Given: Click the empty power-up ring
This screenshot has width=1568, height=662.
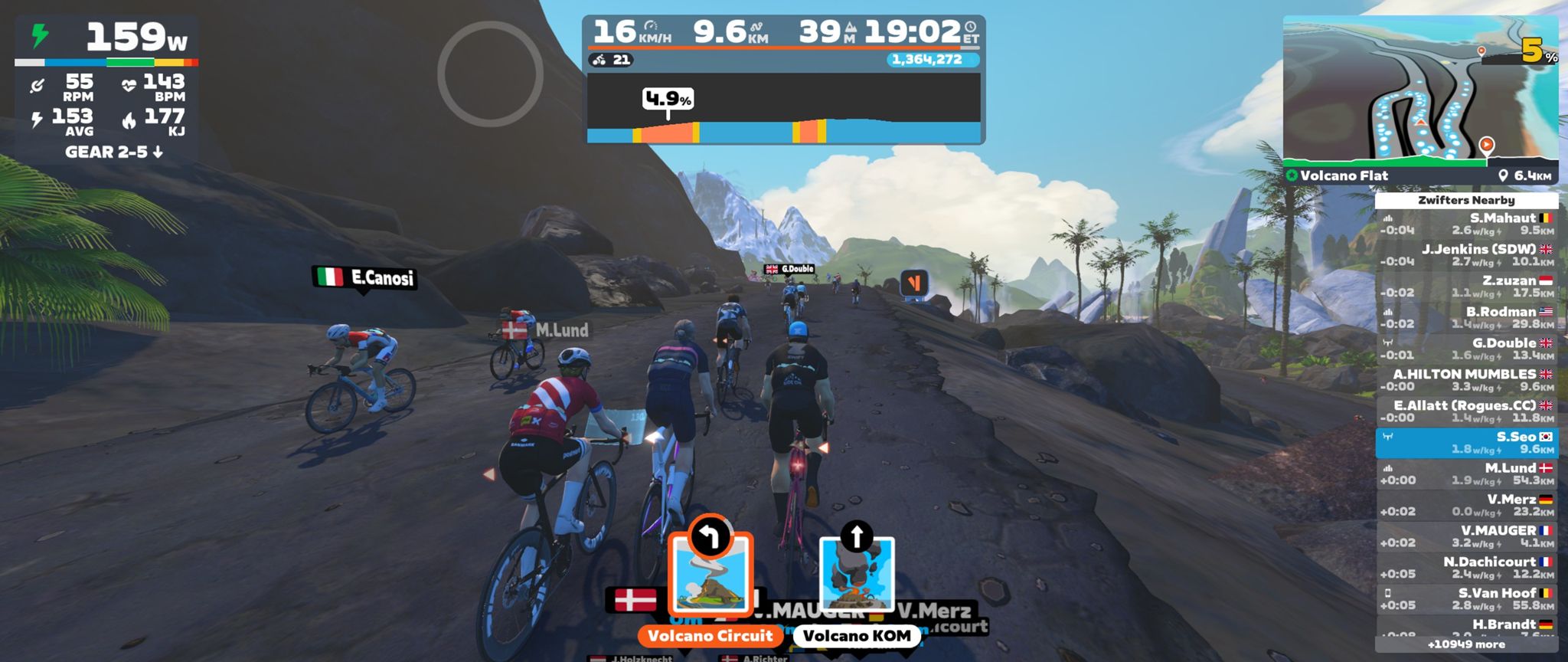Looking at the screenshot, I should pos(490,74).
